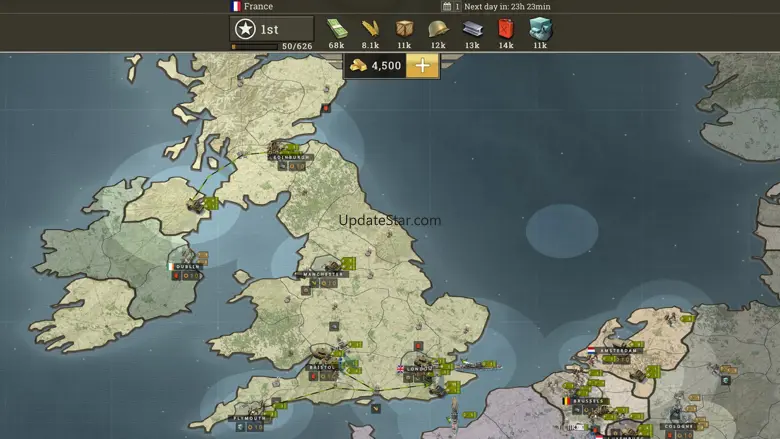
Task: Open the day calendar icon
Action: [447, 6]
